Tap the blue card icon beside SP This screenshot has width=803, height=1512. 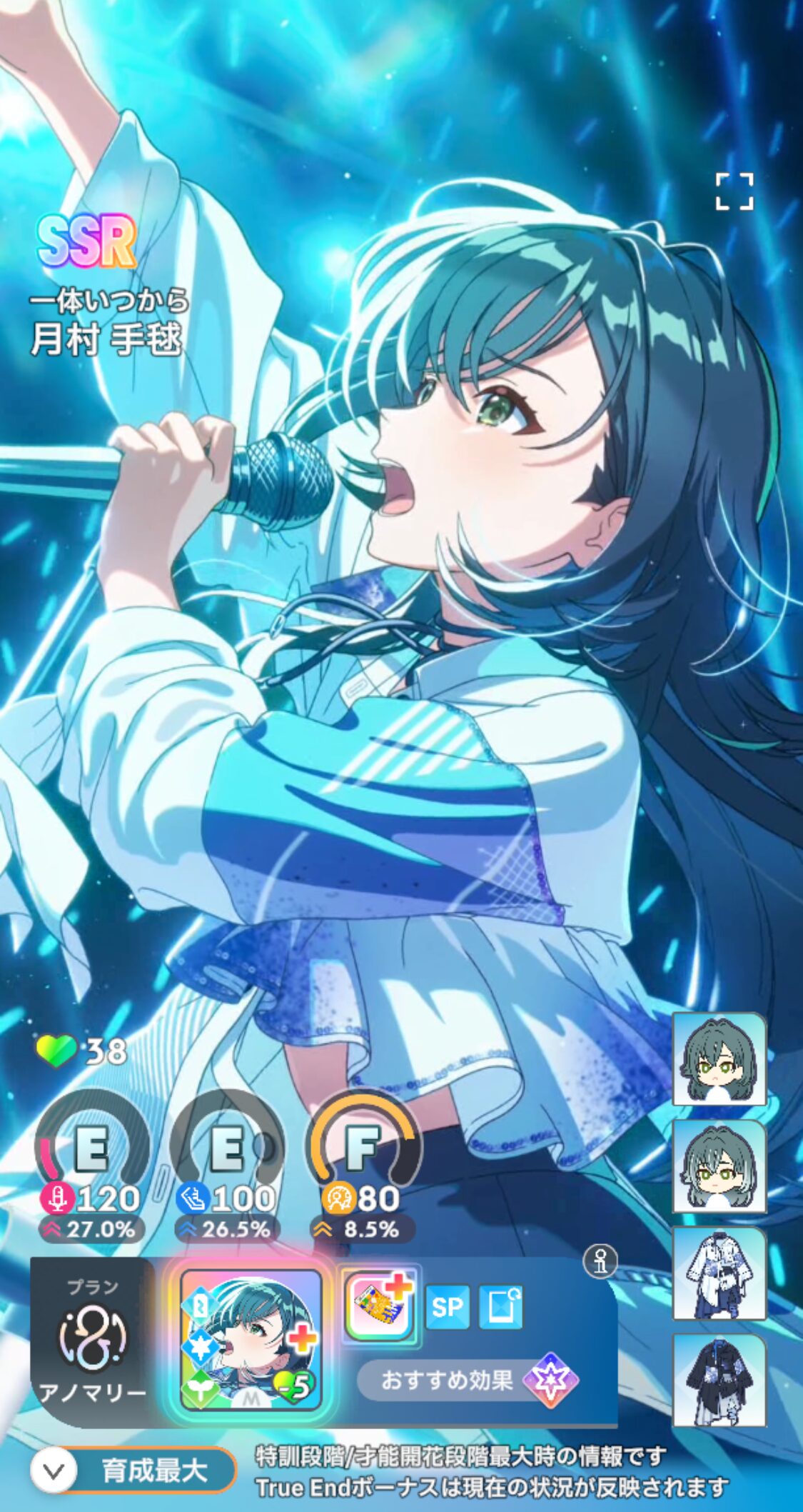coord(501,1307)
